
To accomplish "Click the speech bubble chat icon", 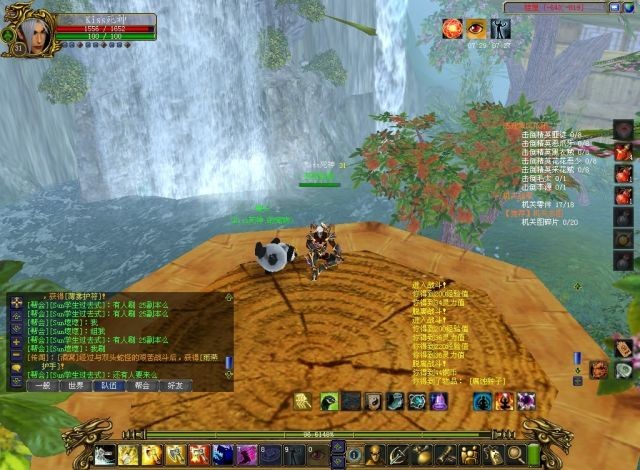I will click(x=16, y=370).
